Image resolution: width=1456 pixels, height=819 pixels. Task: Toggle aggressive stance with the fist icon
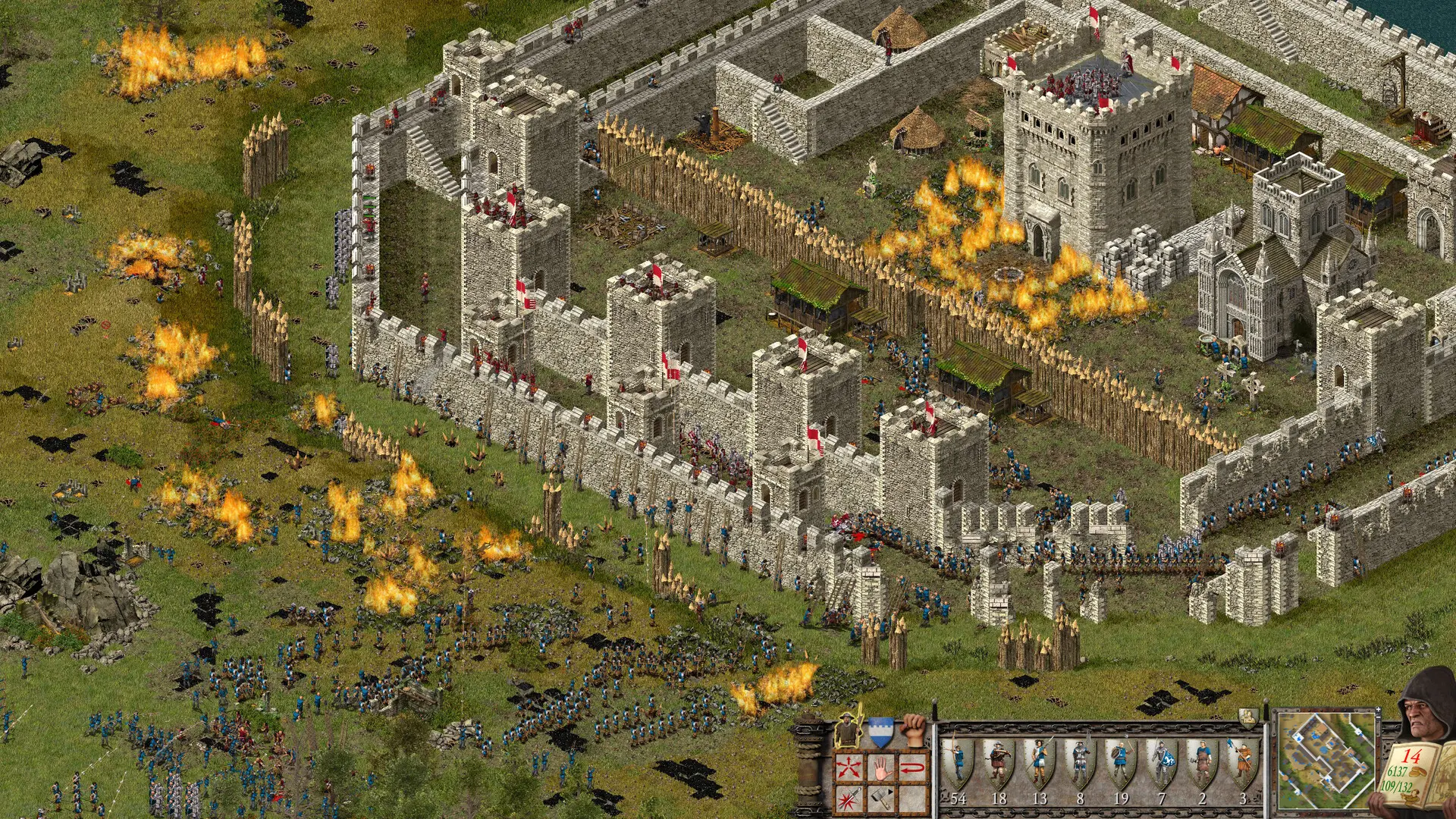[x=914, y=731]
